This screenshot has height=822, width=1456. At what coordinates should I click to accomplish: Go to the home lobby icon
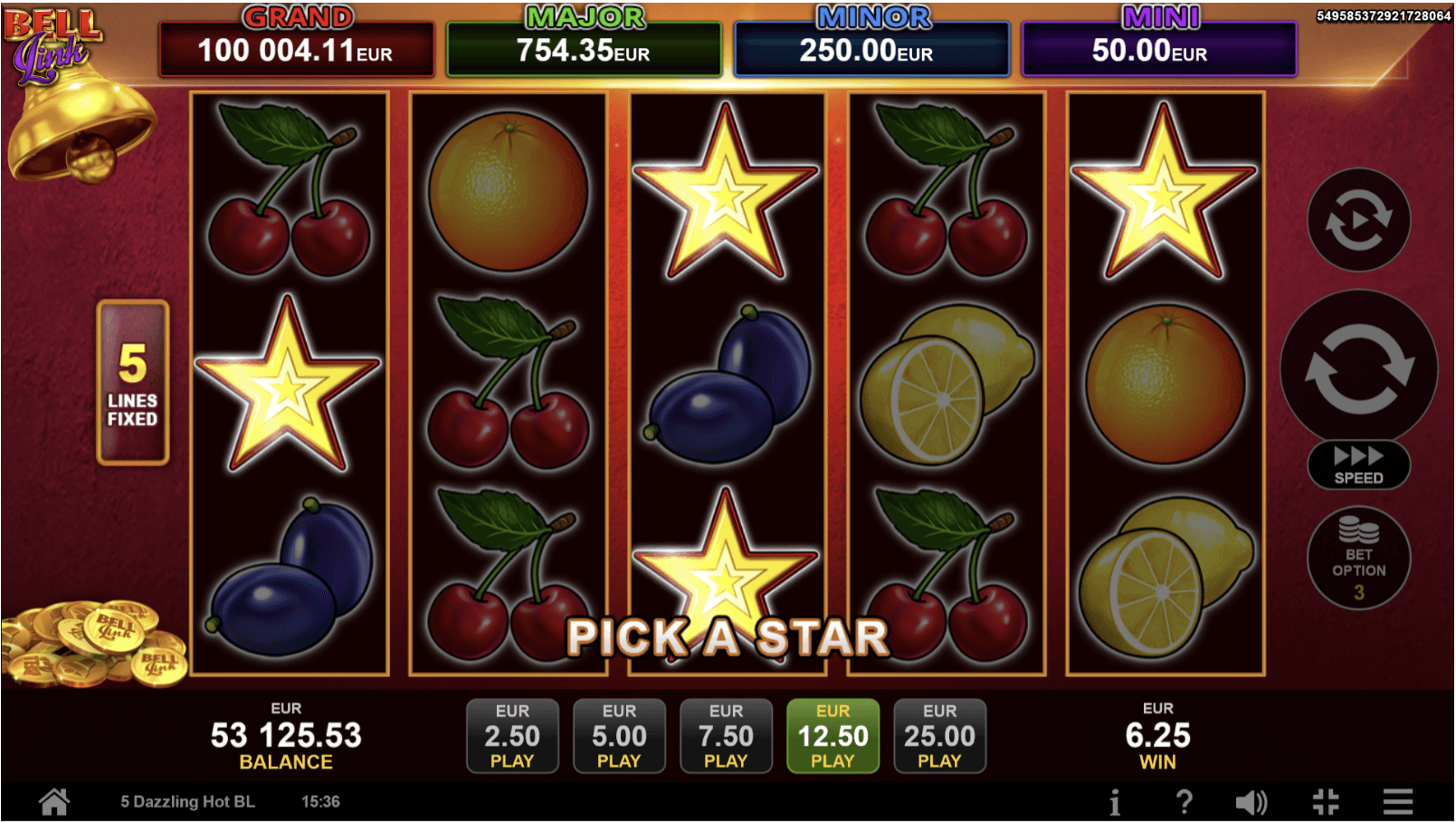(54, 801)
